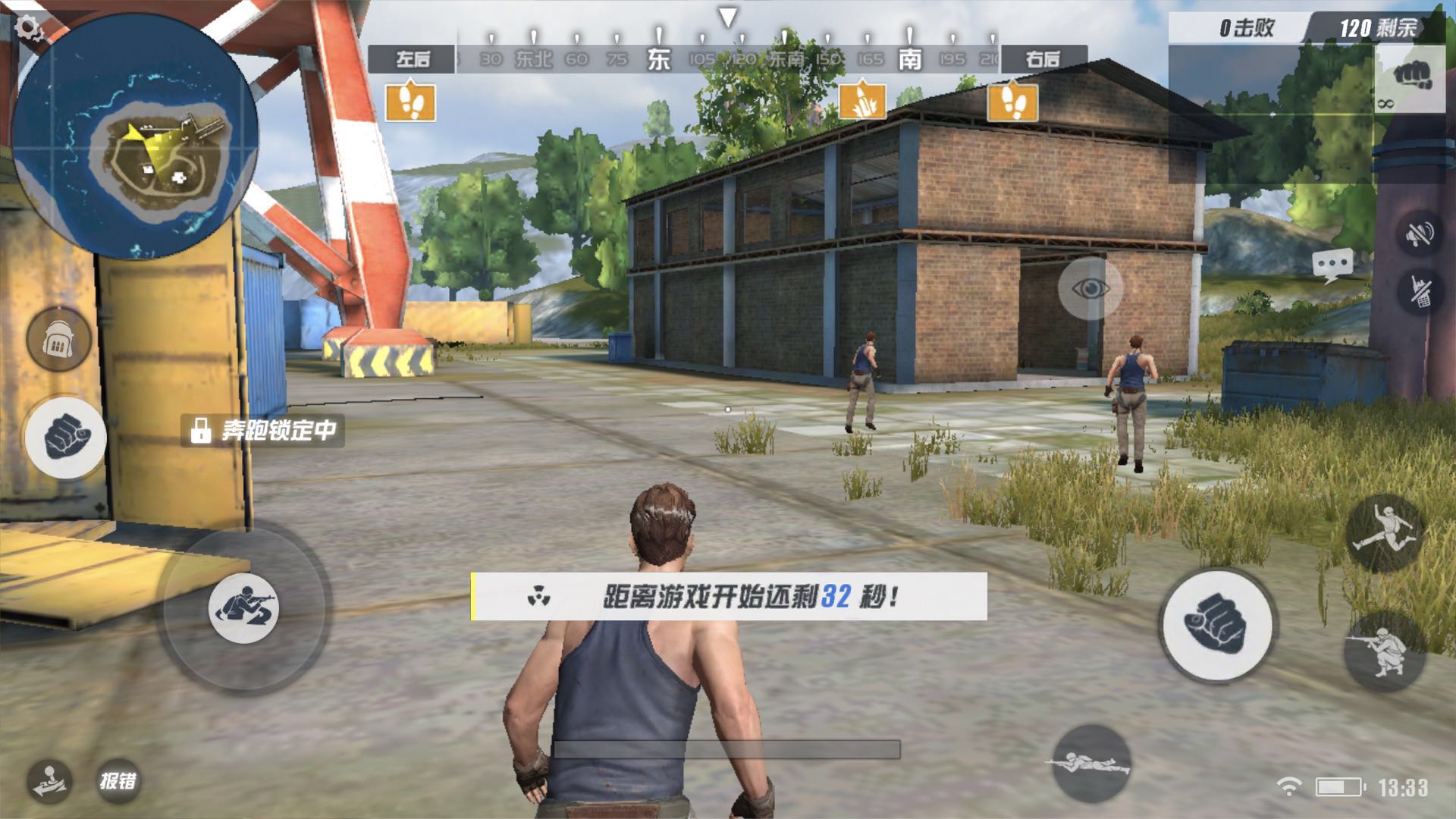This screenshot has height=819, width=1456.
Task: Switch to prone stance
Action: click(1090, 763)
